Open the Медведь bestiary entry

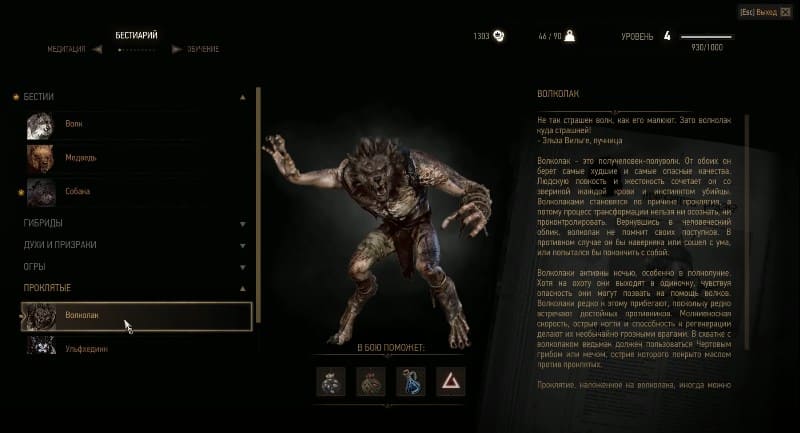click(80, 158)
